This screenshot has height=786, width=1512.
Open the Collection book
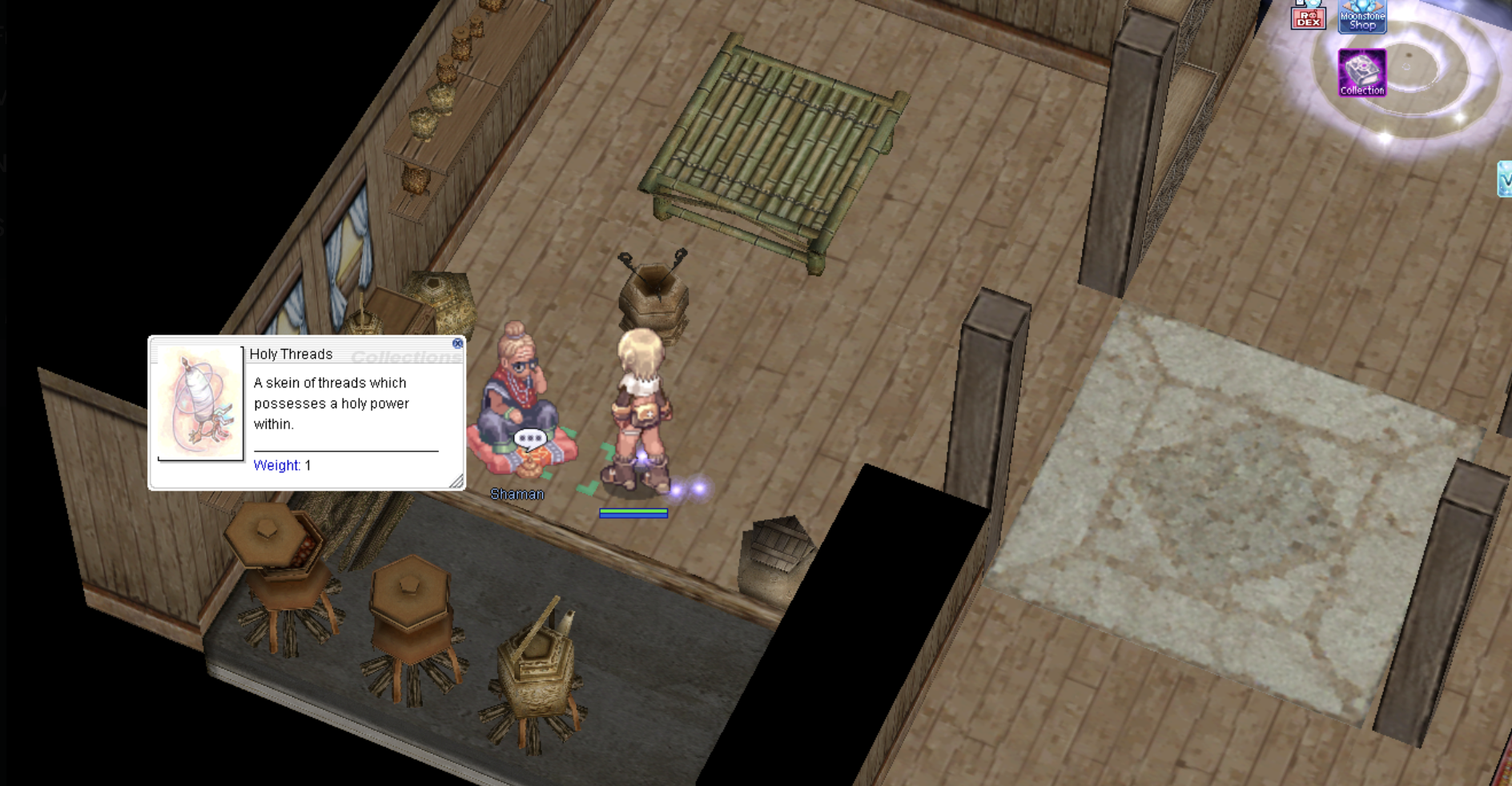coord(1361,73)
